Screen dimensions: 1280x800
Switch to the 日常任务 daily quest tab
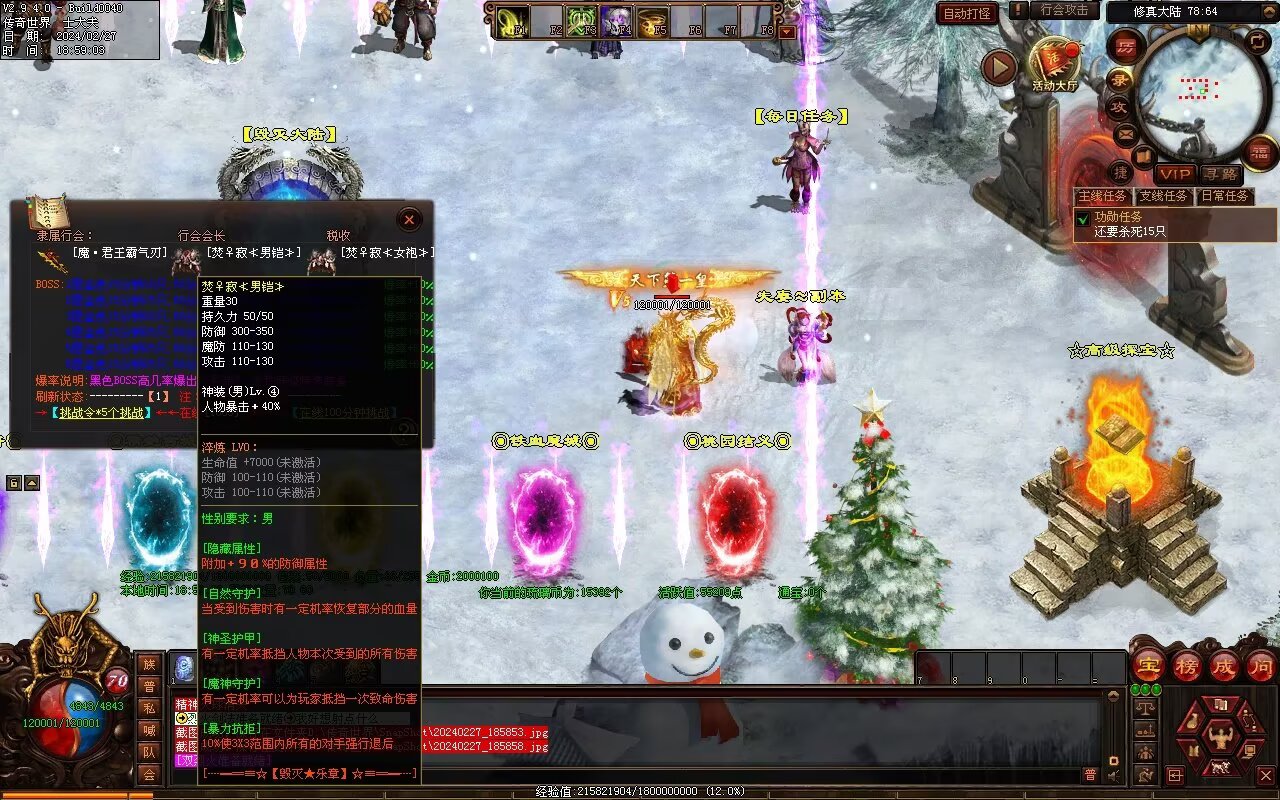click(x=1225, y=196)
